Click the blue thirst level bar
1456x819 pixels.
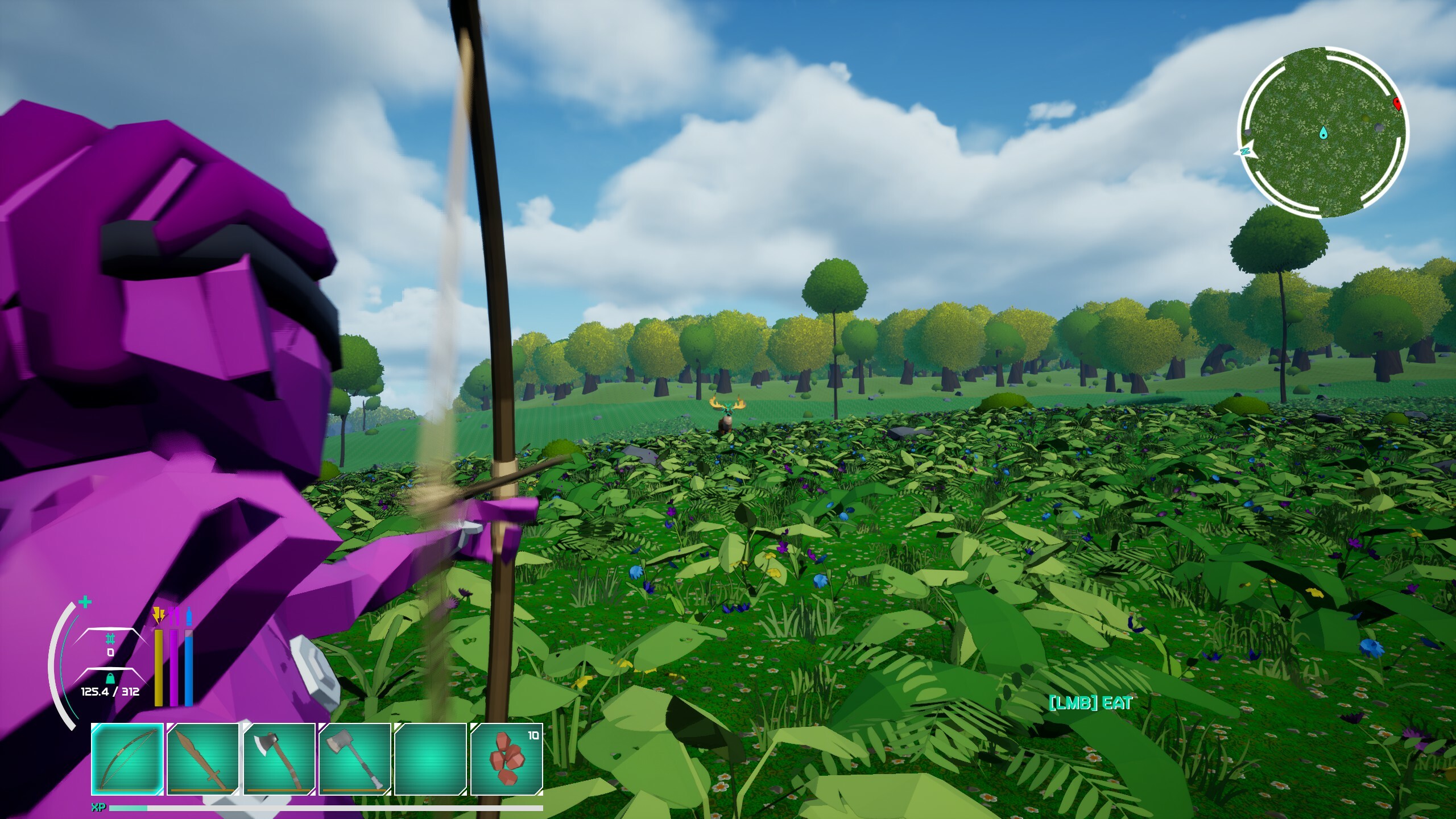(189, 667)
